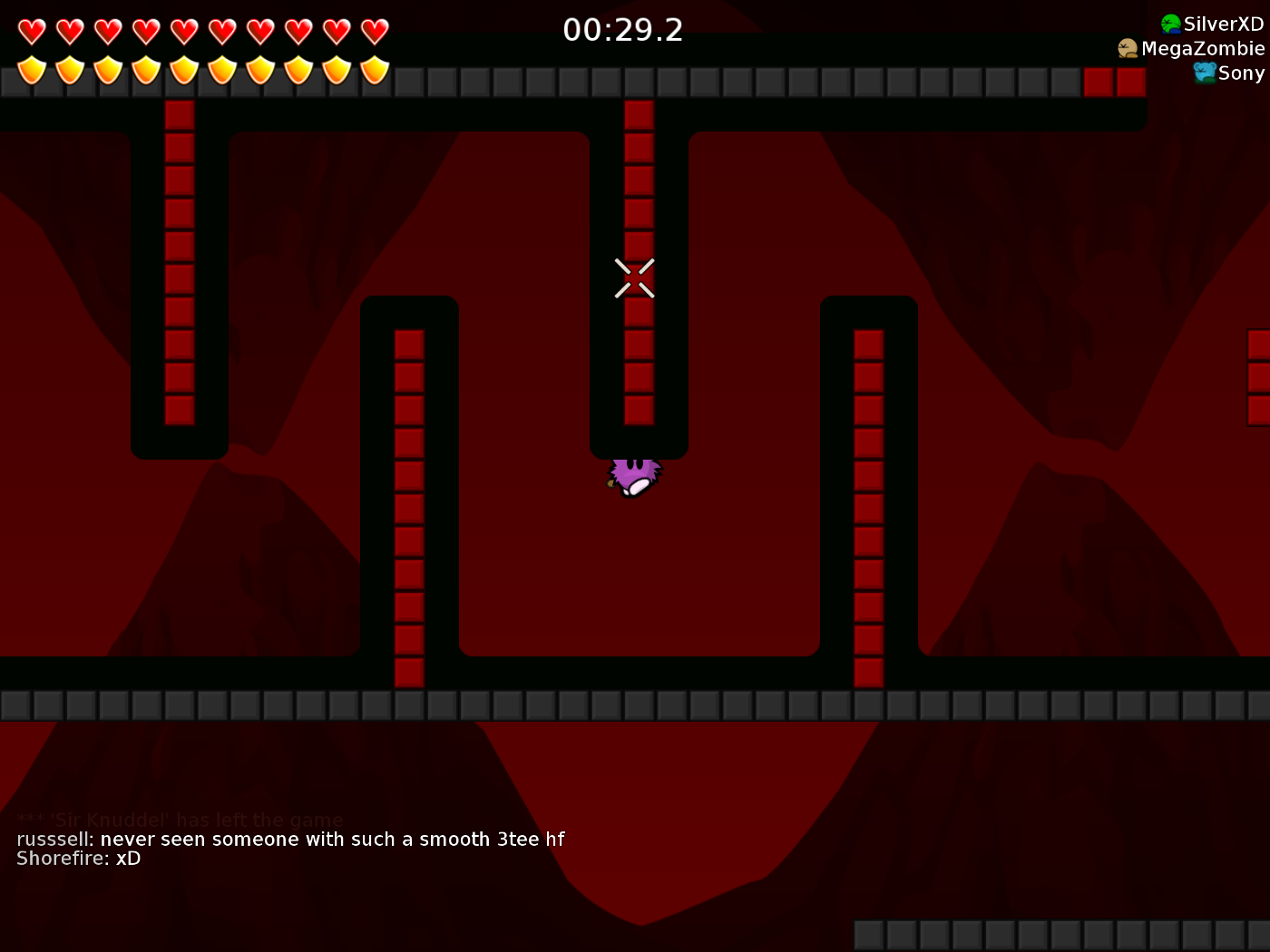Click the fifth heart icon from the left

click(x=183, y=30)
